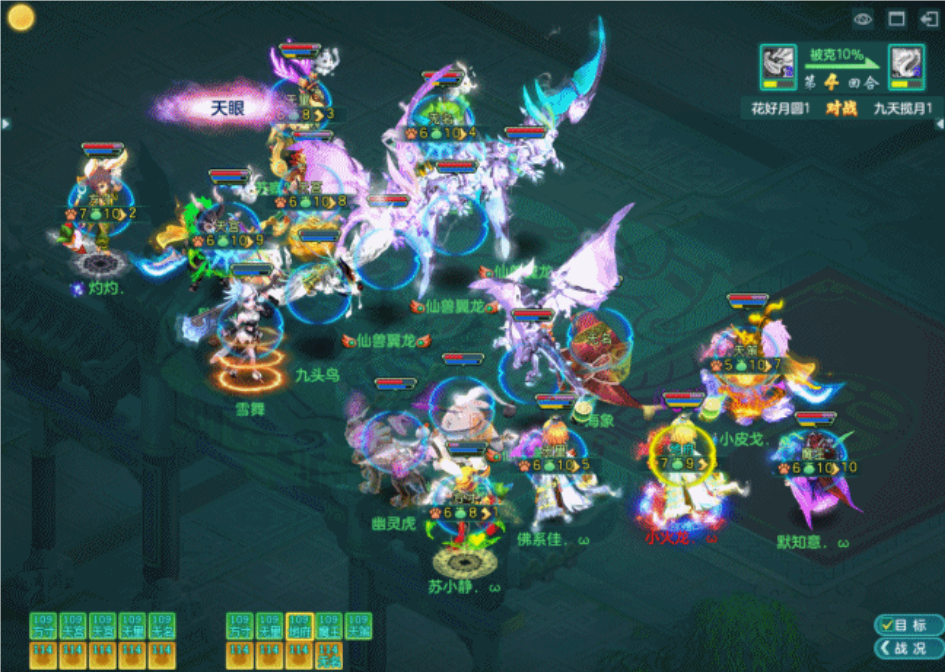
Task: Toggle the 目标 checkbox
Action: pos(885,625)
